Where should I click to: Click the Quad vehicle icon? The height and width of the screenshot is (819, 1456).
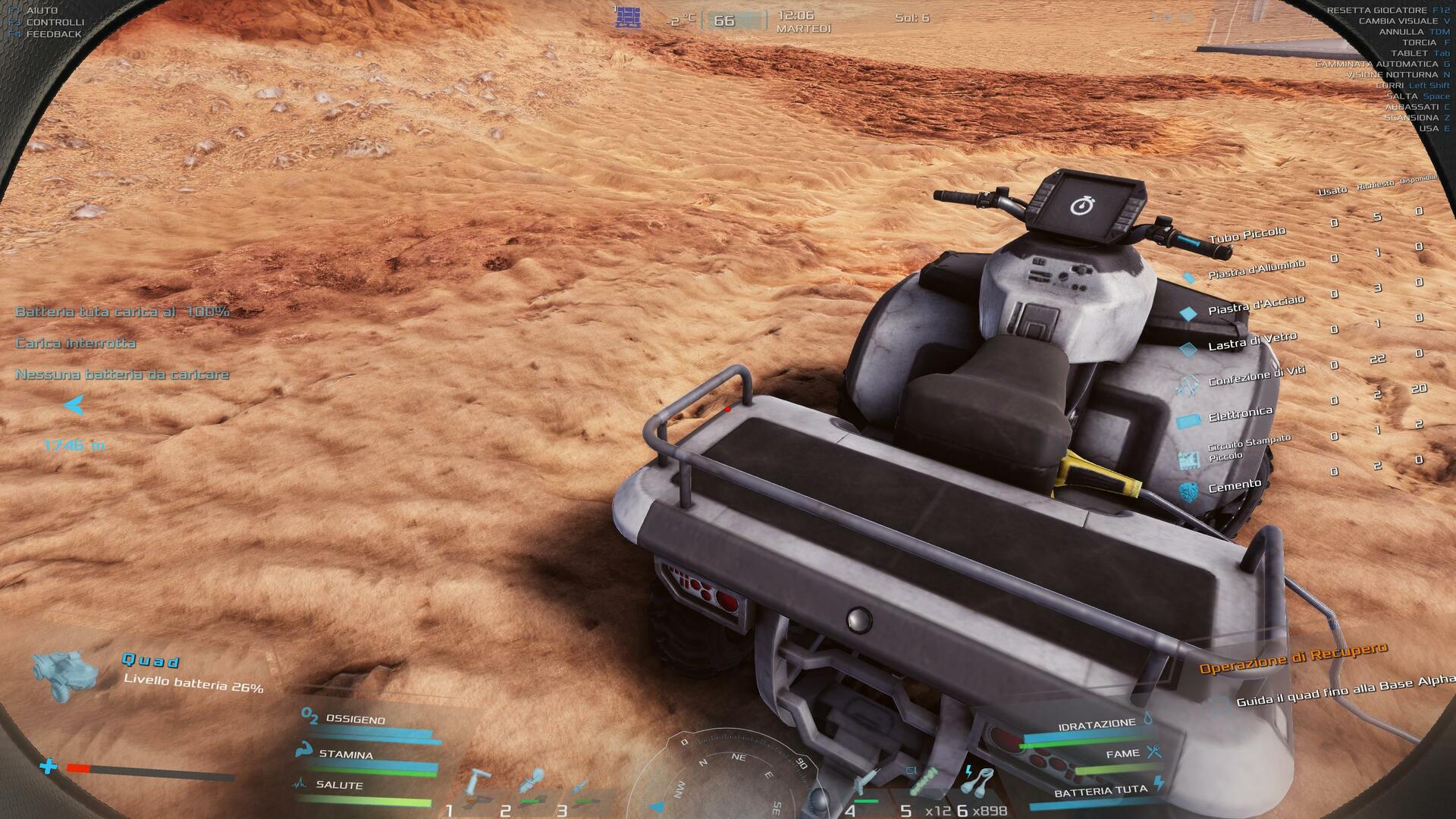[65, 674]
